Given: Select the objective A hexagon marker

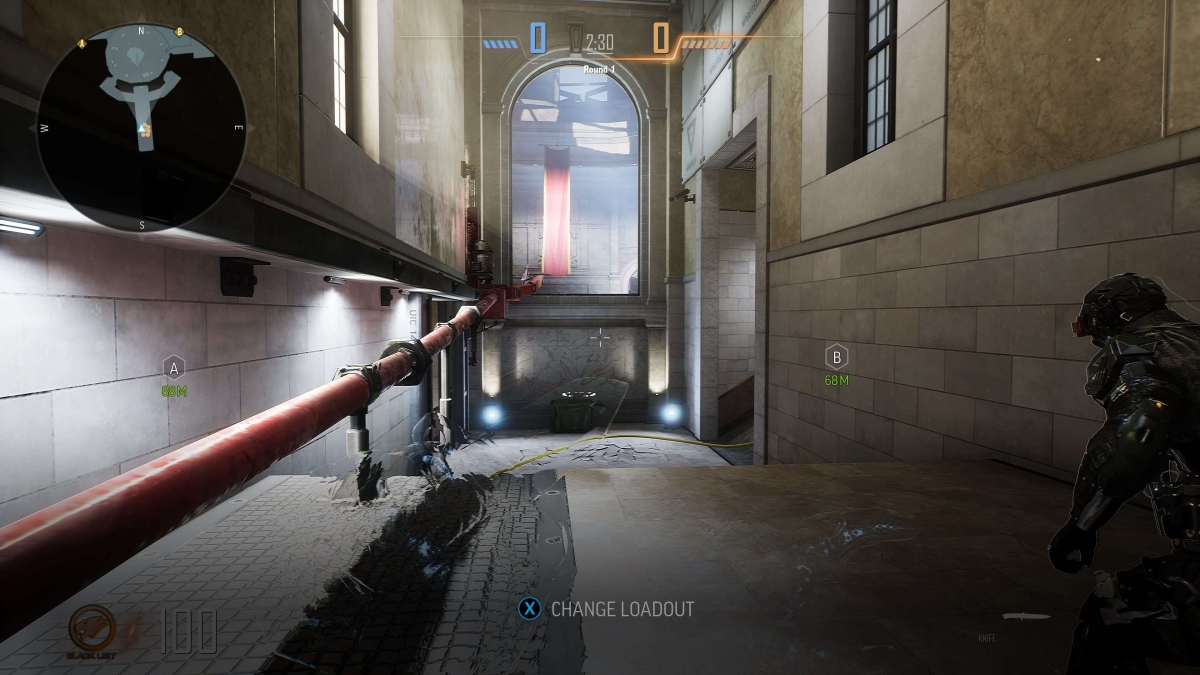Looking at the screenshot, I should tap(174, 366).
